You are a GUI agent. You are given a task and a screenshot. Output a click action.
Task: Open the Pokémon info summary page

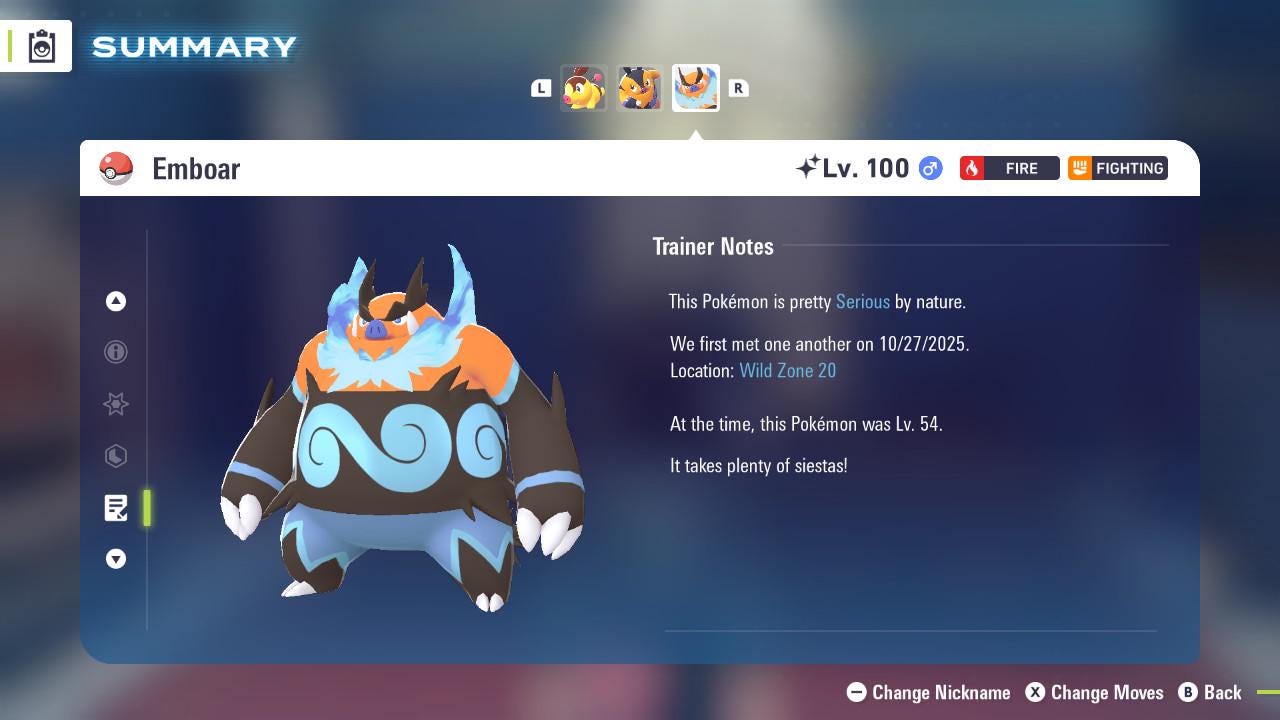pos(116,352)
